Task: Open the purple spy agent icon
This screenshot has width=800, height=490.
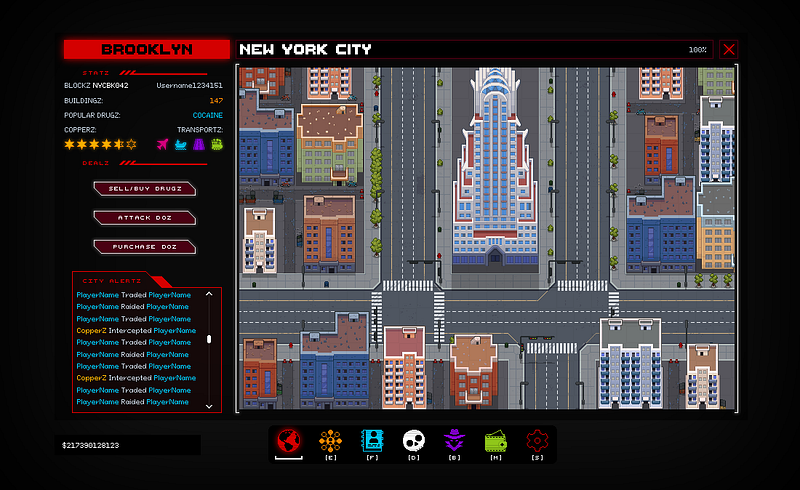Action: pyautogui.click(x=455, y=441)
